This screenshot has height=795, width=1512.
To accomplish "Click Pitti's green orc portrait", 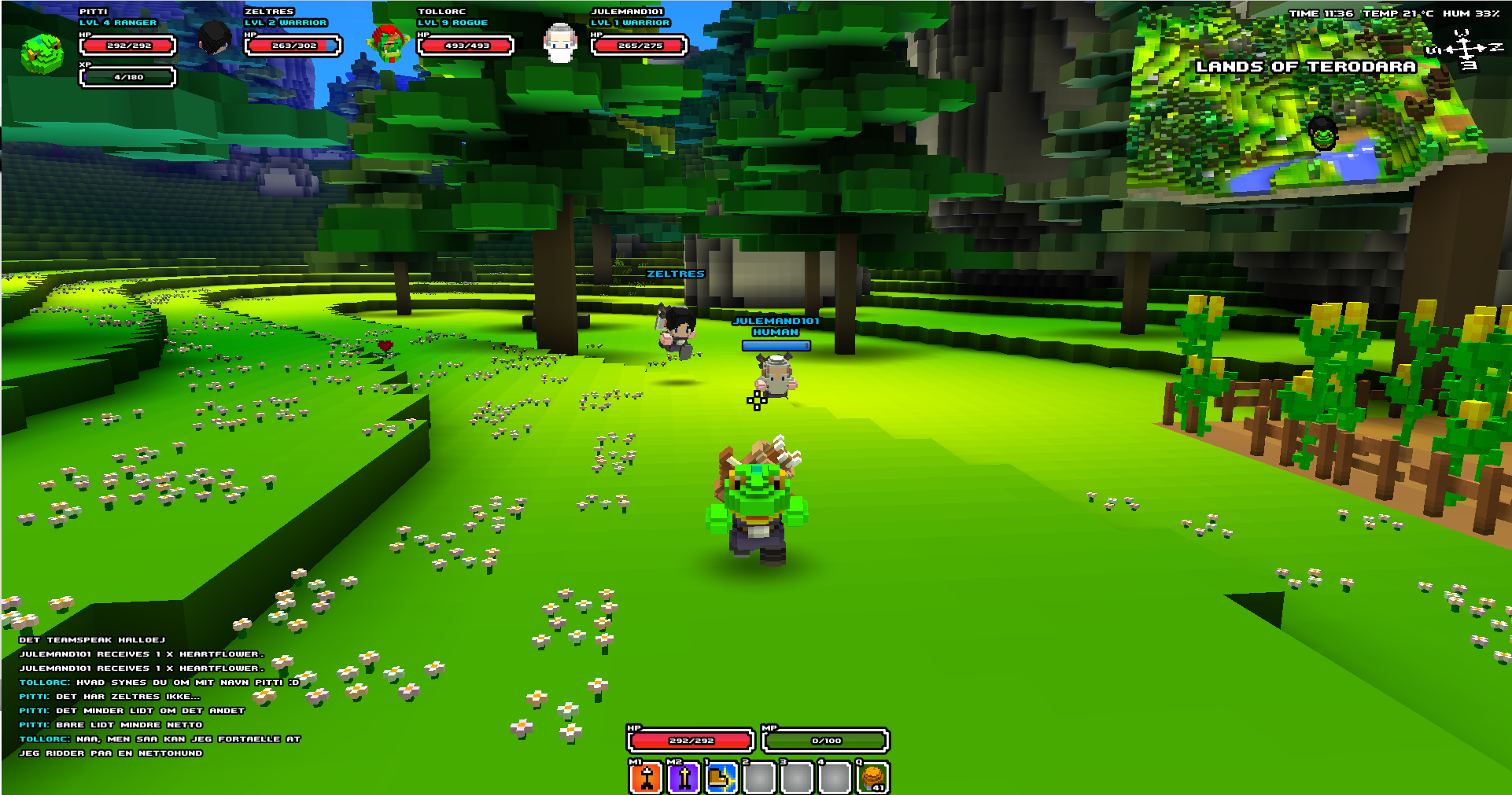I will [x=42, y=53].
